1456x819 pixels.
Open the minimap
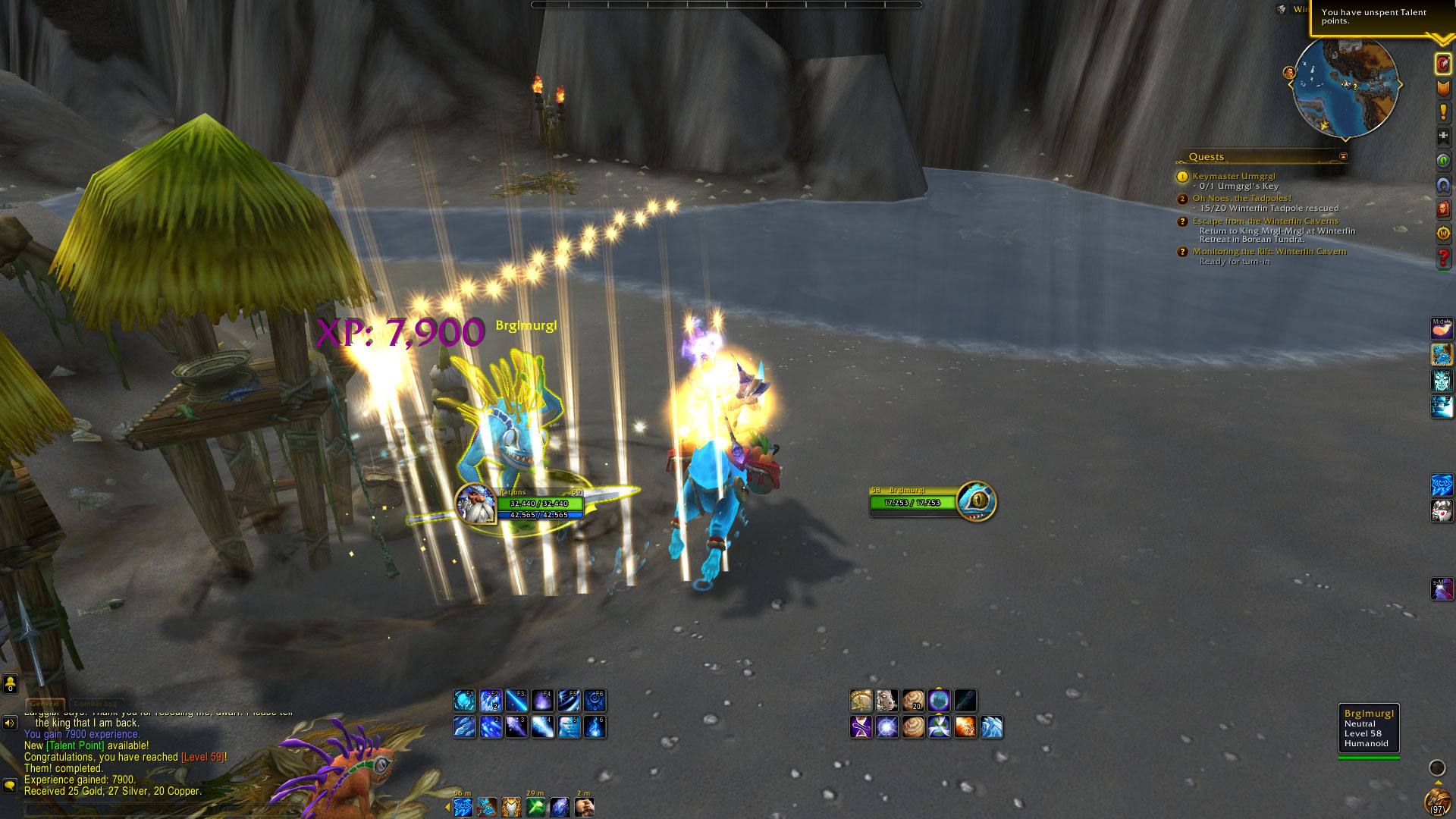(x=1345, y=88)
